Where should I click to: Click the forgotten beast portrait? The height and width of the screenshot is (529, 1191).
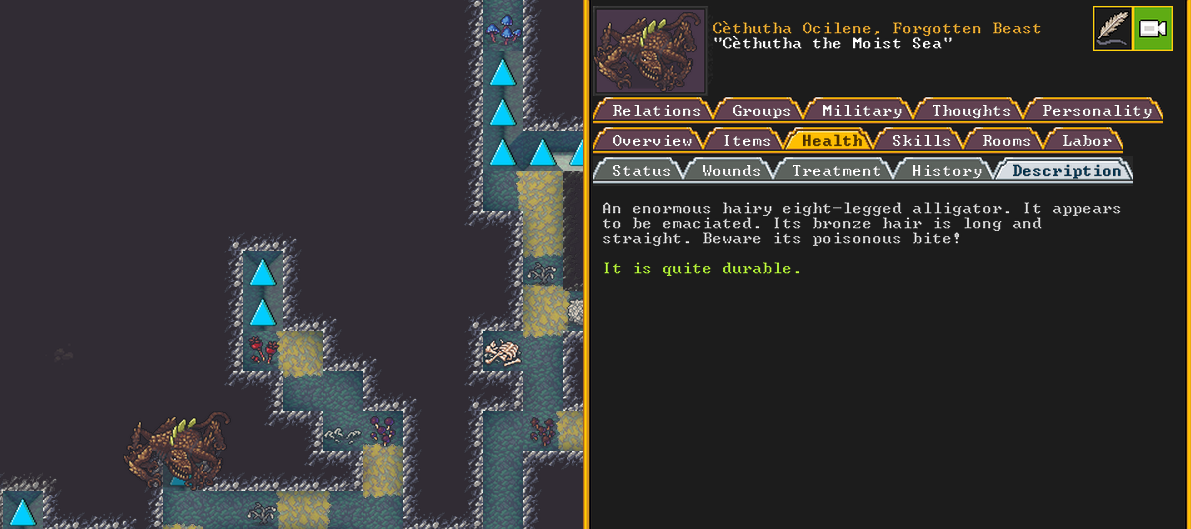[650, 51]
